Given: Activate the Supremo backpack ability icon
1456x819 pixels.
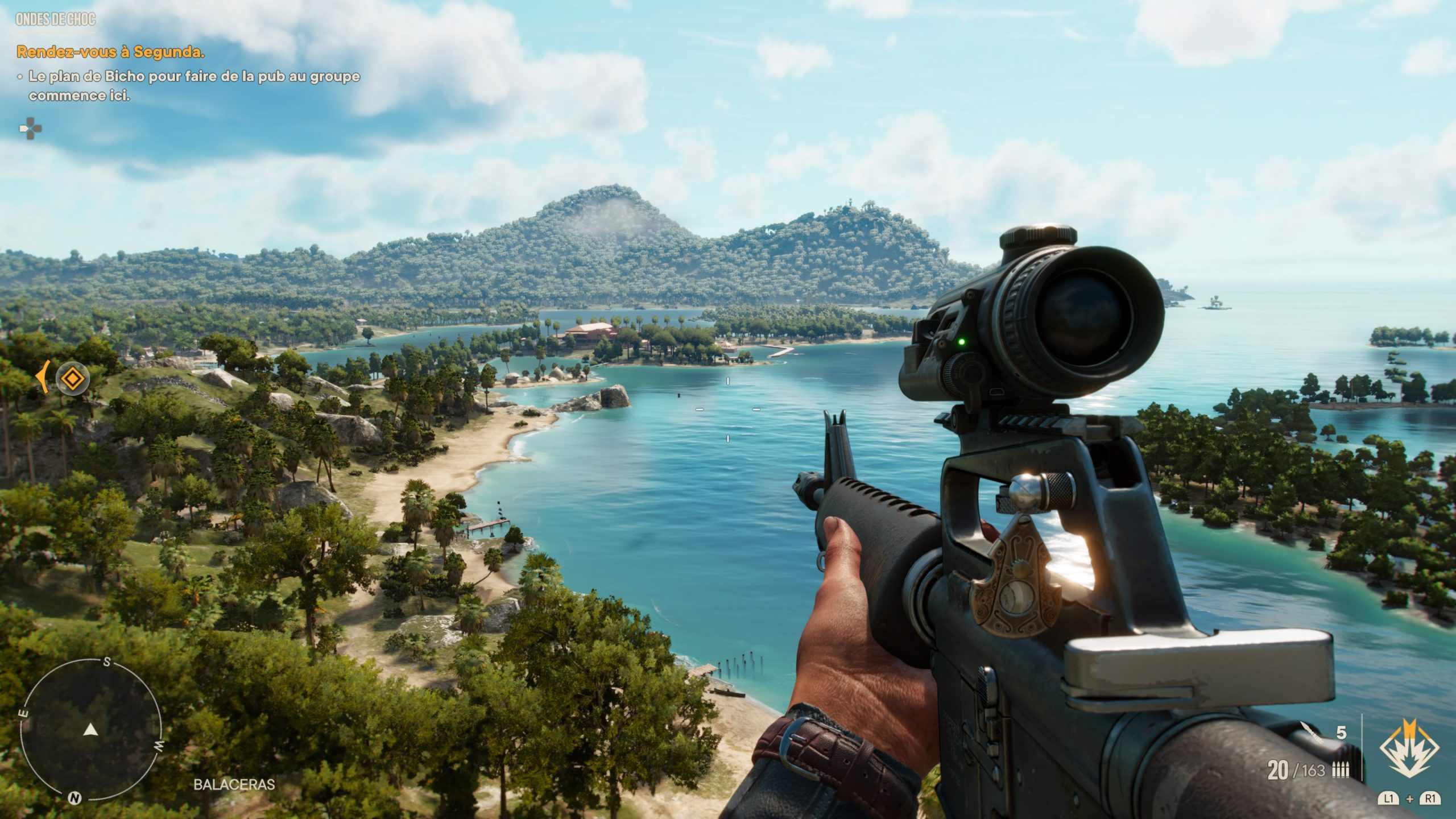Looking at the screenshot, I should [1410, 755].
